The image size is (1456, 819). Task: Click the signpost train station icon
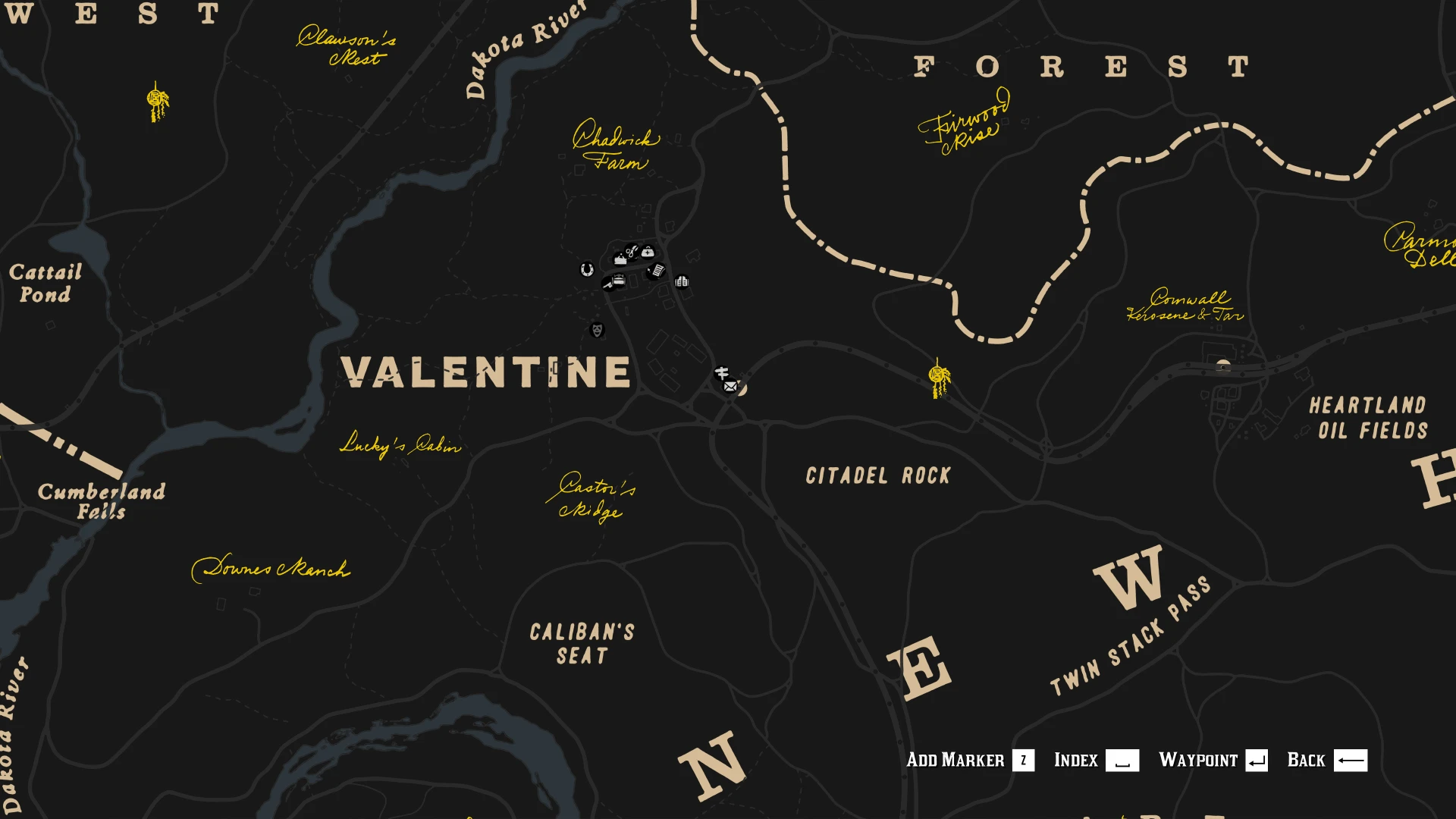click(x=723, y=372)
